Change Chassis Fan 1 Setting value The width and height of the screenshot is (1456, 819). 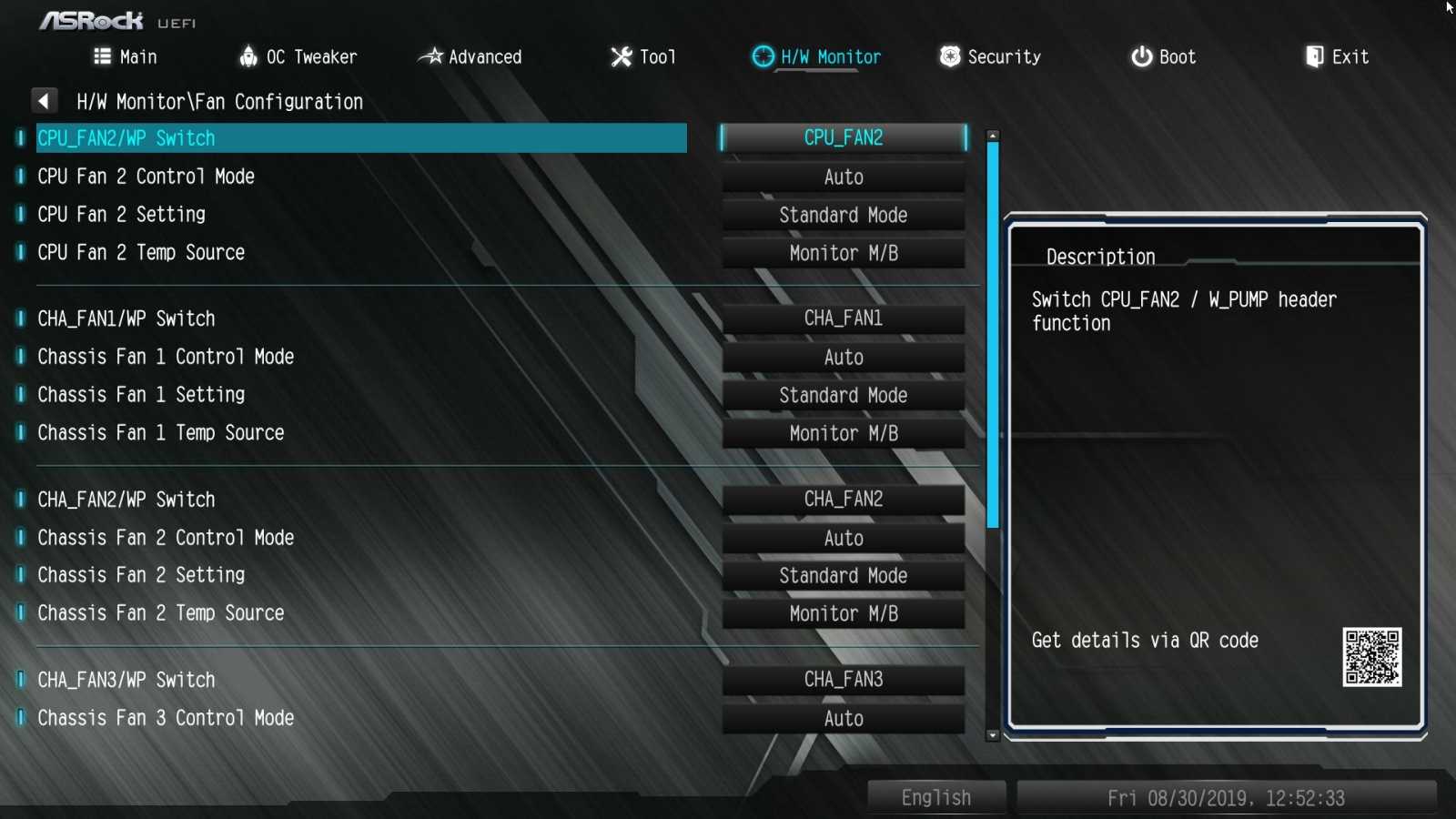843,395
